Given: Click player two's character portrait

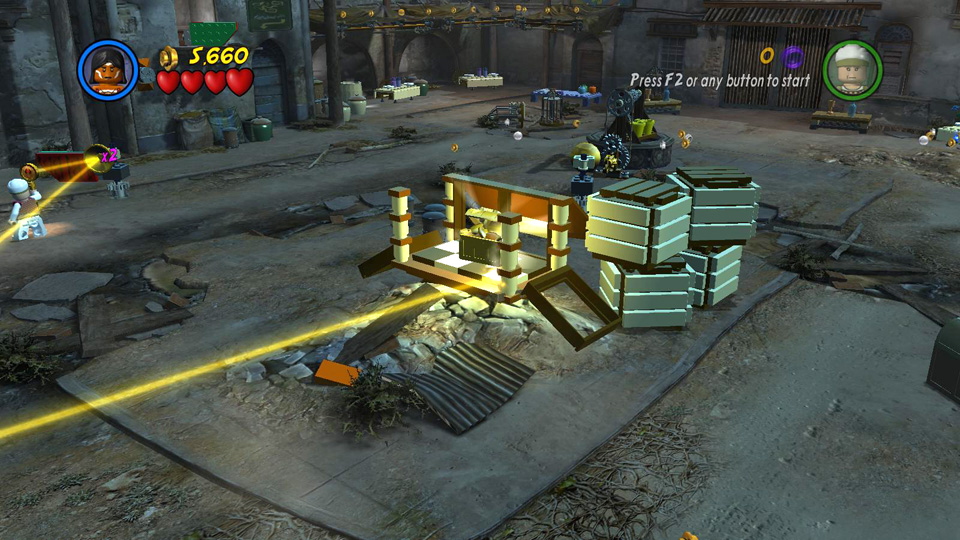Looking at the screenshot, I should point(852,70).
